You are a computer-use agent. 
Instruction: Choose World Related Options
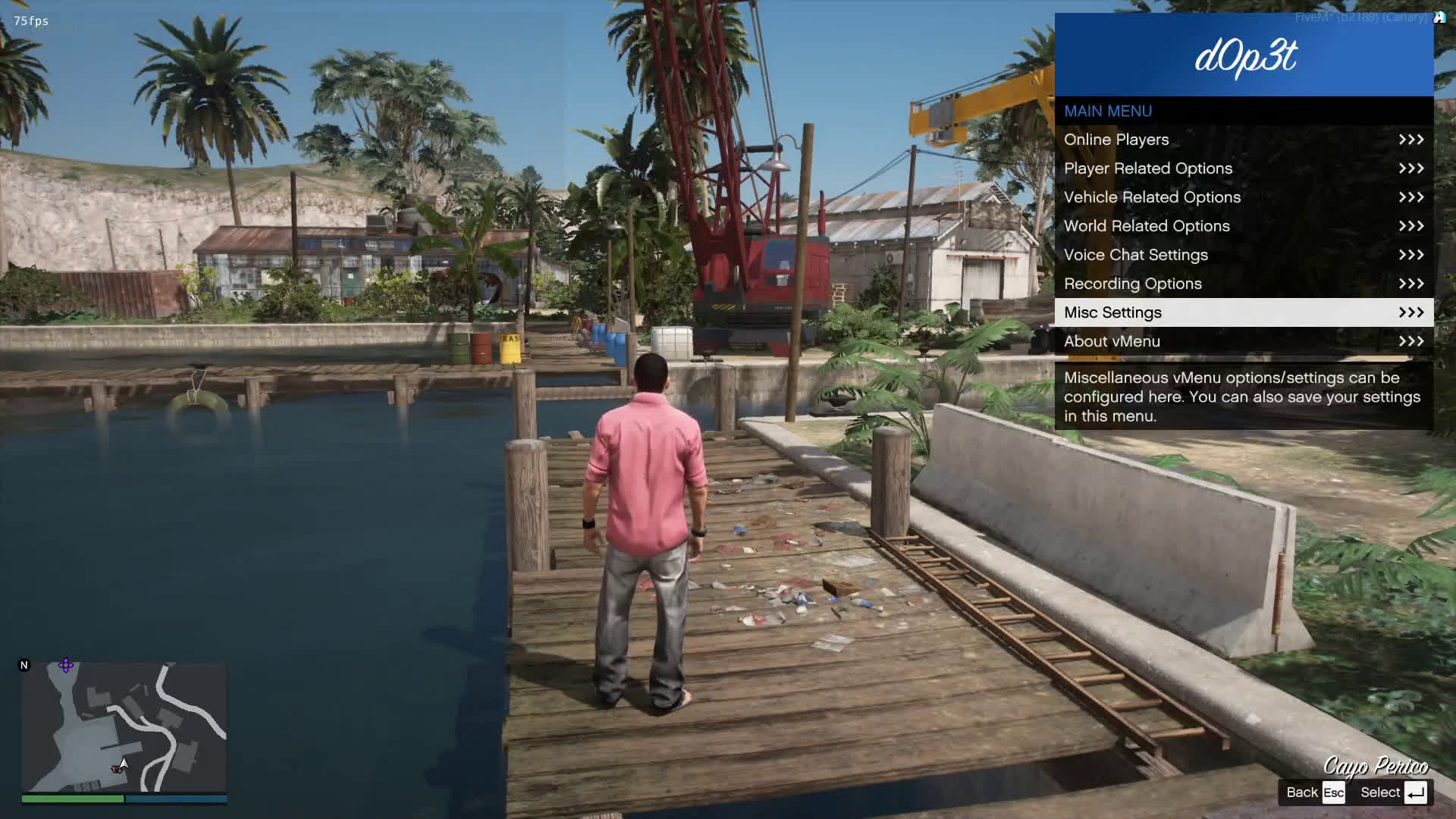(x=1244, y=226)
